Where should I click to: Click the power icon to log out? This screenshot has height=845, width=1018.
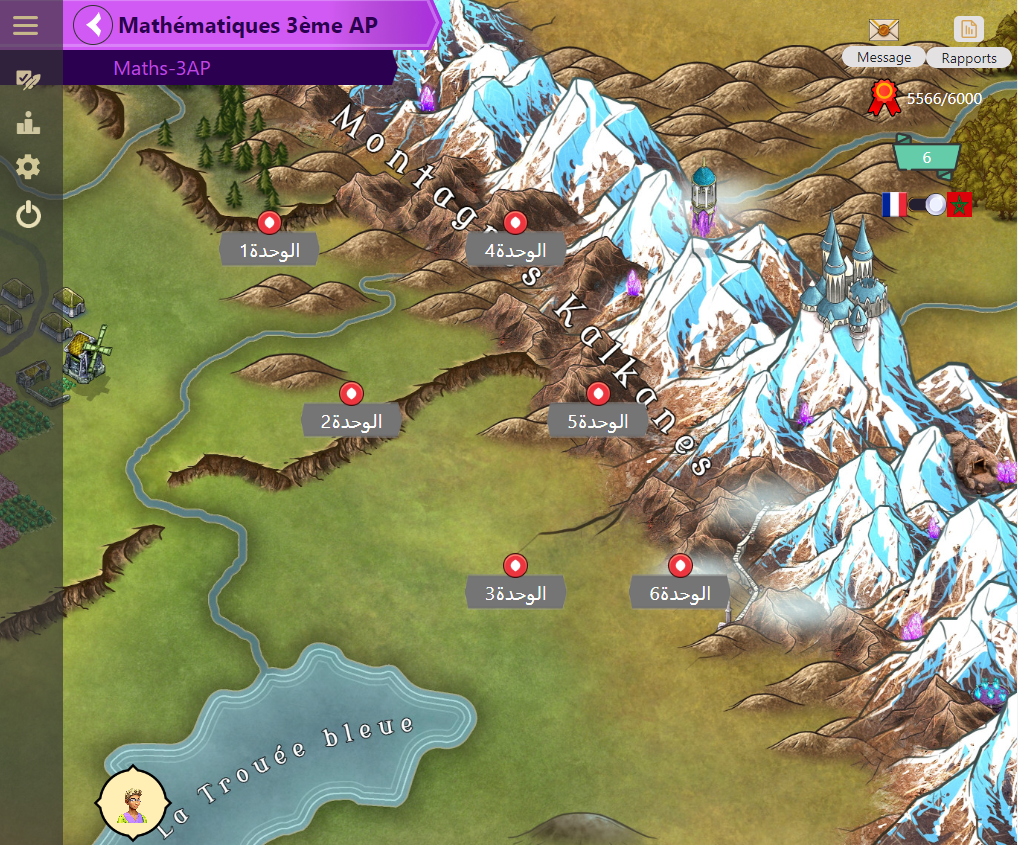(28, 214)
